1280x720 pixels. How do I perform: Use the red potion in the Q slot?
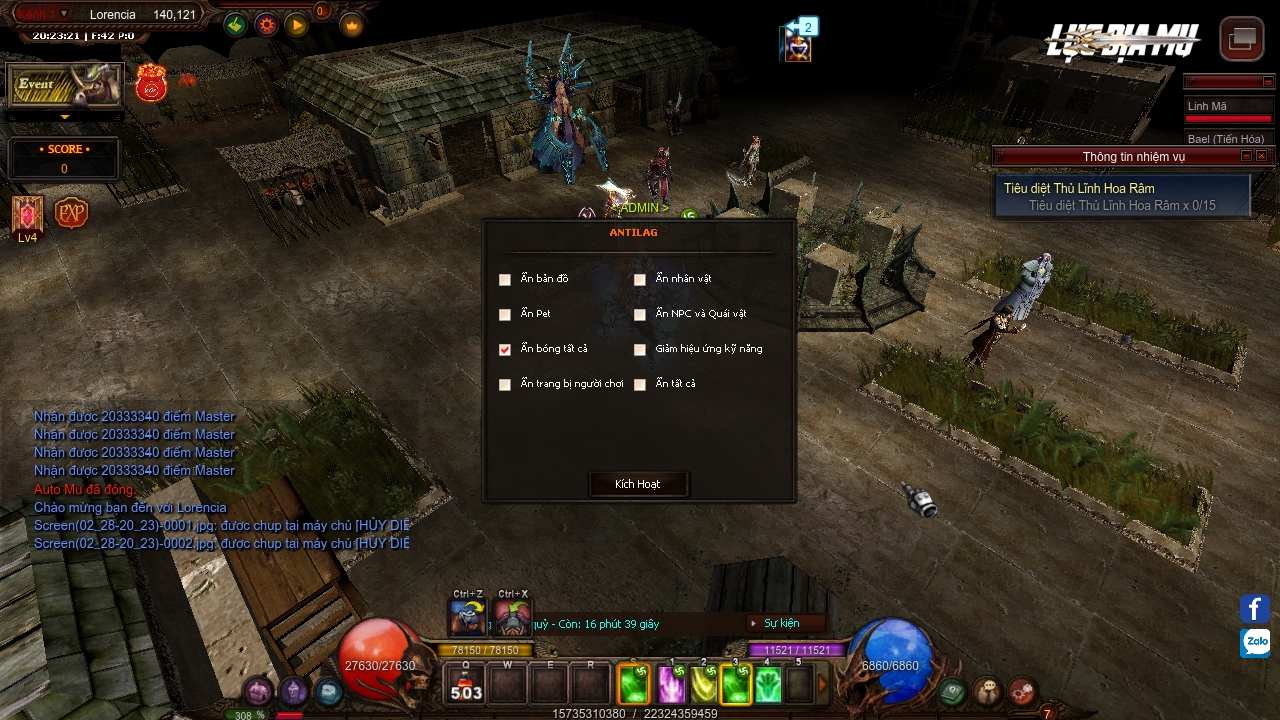click(x=466, y=685)
